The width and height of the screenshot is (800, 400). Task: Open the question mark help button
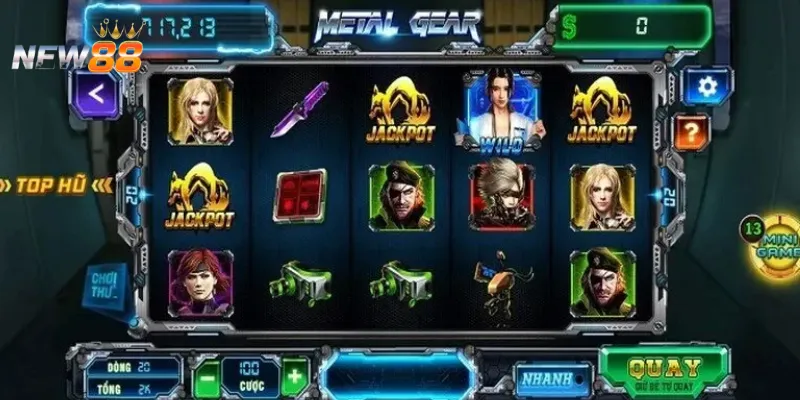(x=691, y=130)
